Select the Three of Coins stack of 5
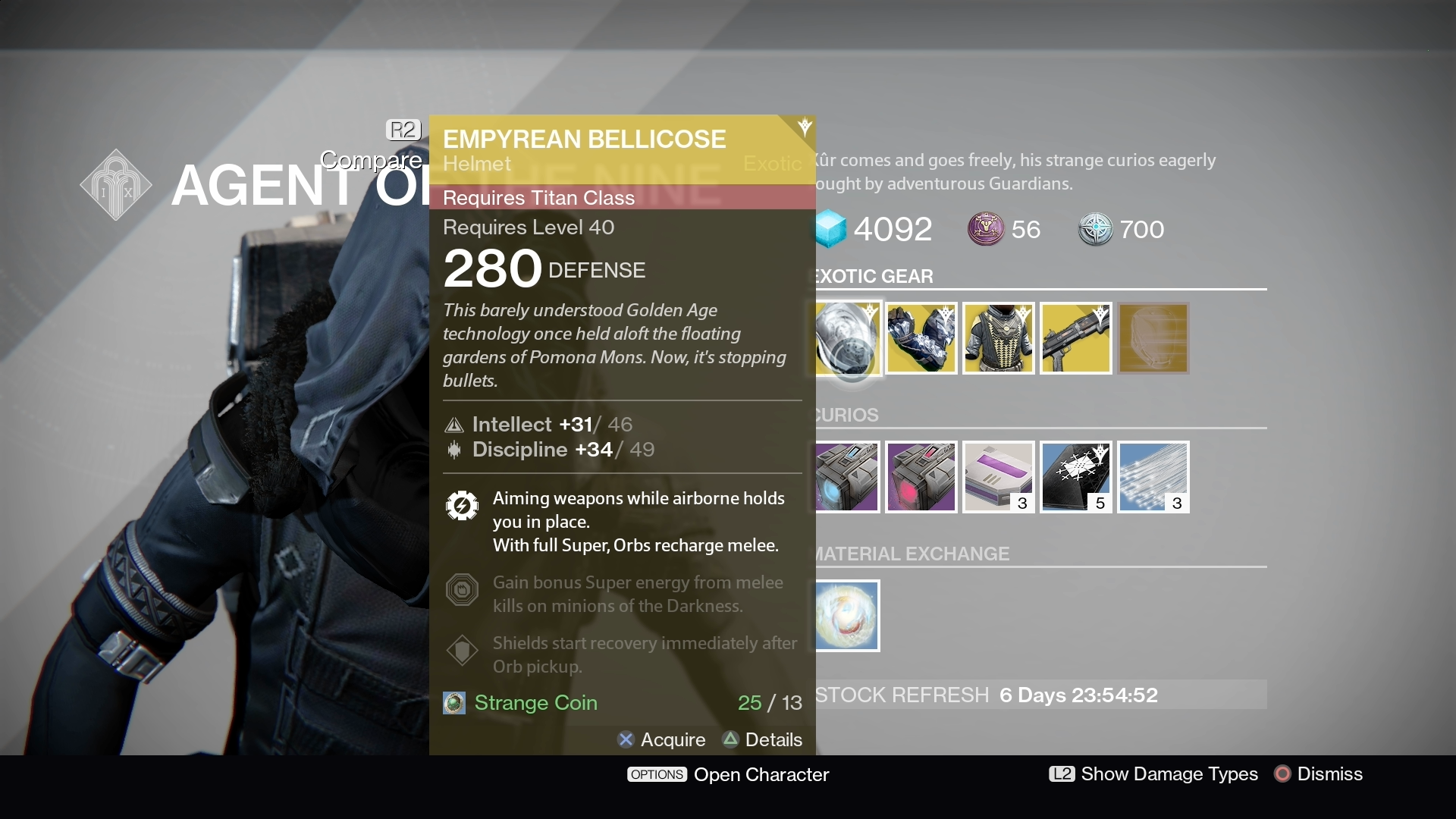This screenshot has width=1456, height=819. [1075, 477]
